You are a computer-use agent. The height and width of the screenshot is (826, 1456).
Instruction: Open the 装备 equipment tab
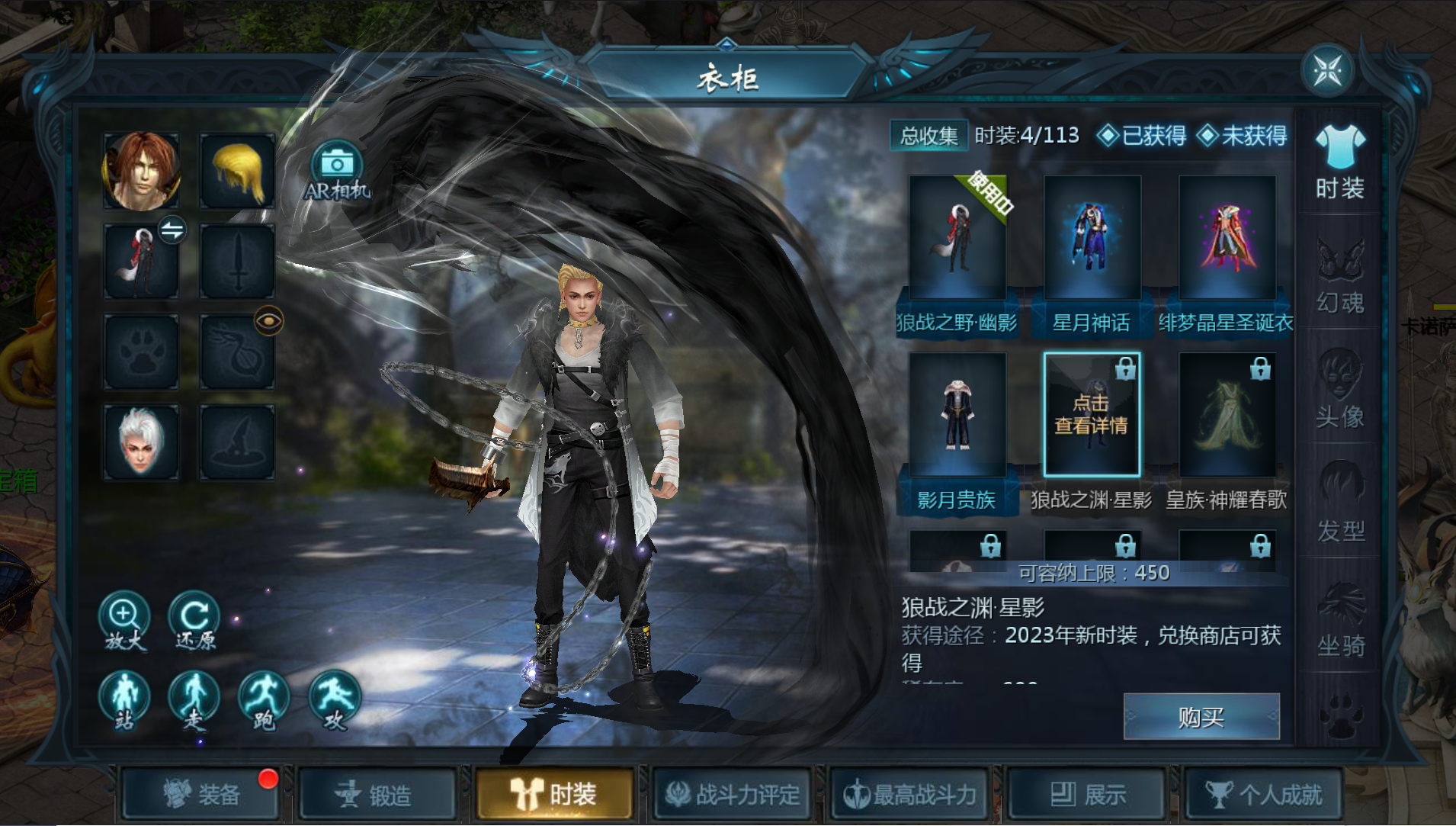[x=202, y=795]
